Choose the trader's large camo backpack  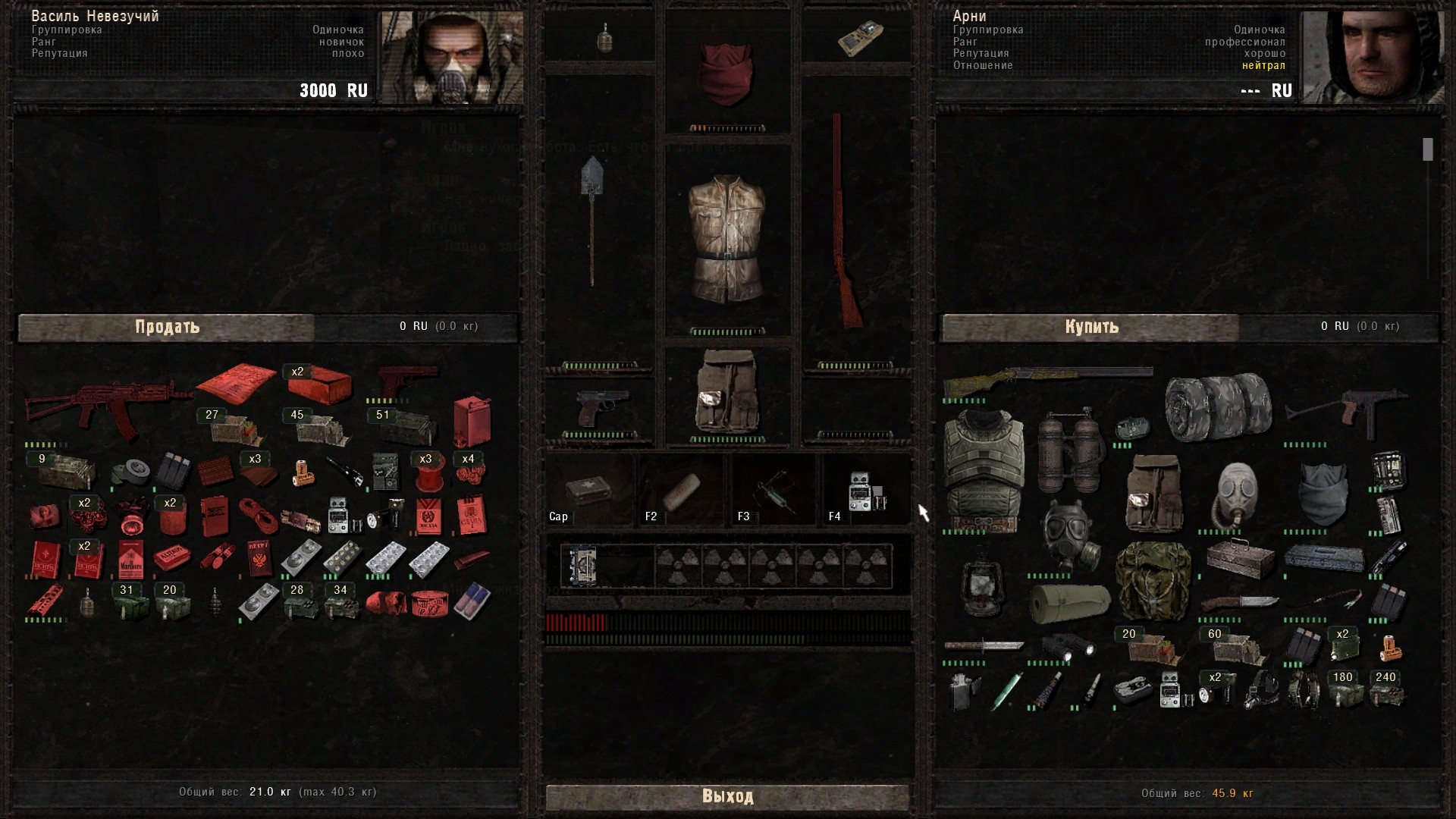click(x=1153, y=582)
